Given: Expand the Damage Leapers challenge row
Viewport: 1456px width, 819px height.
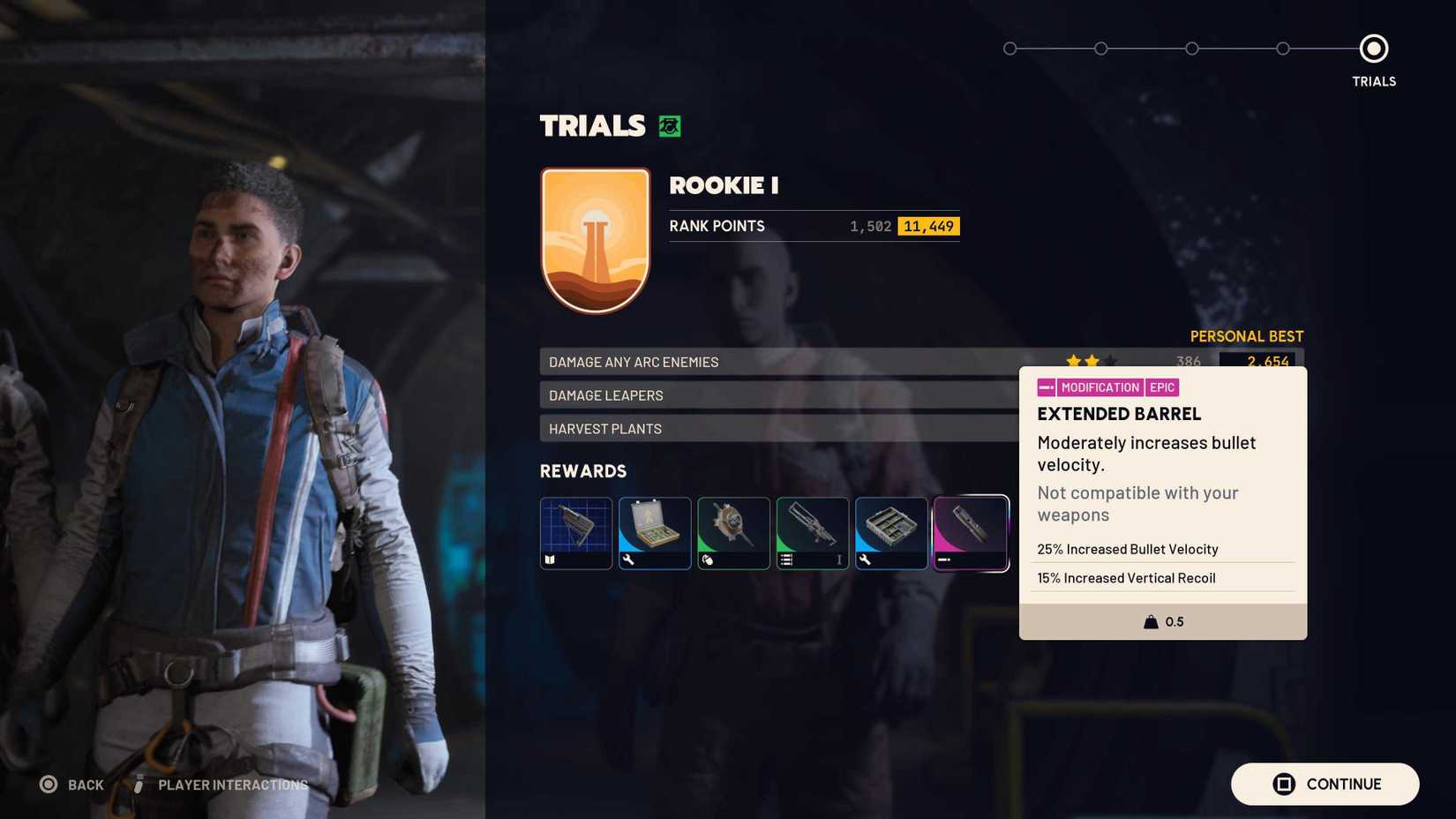Looking at the screenshot, I should [x=777, y=394].
